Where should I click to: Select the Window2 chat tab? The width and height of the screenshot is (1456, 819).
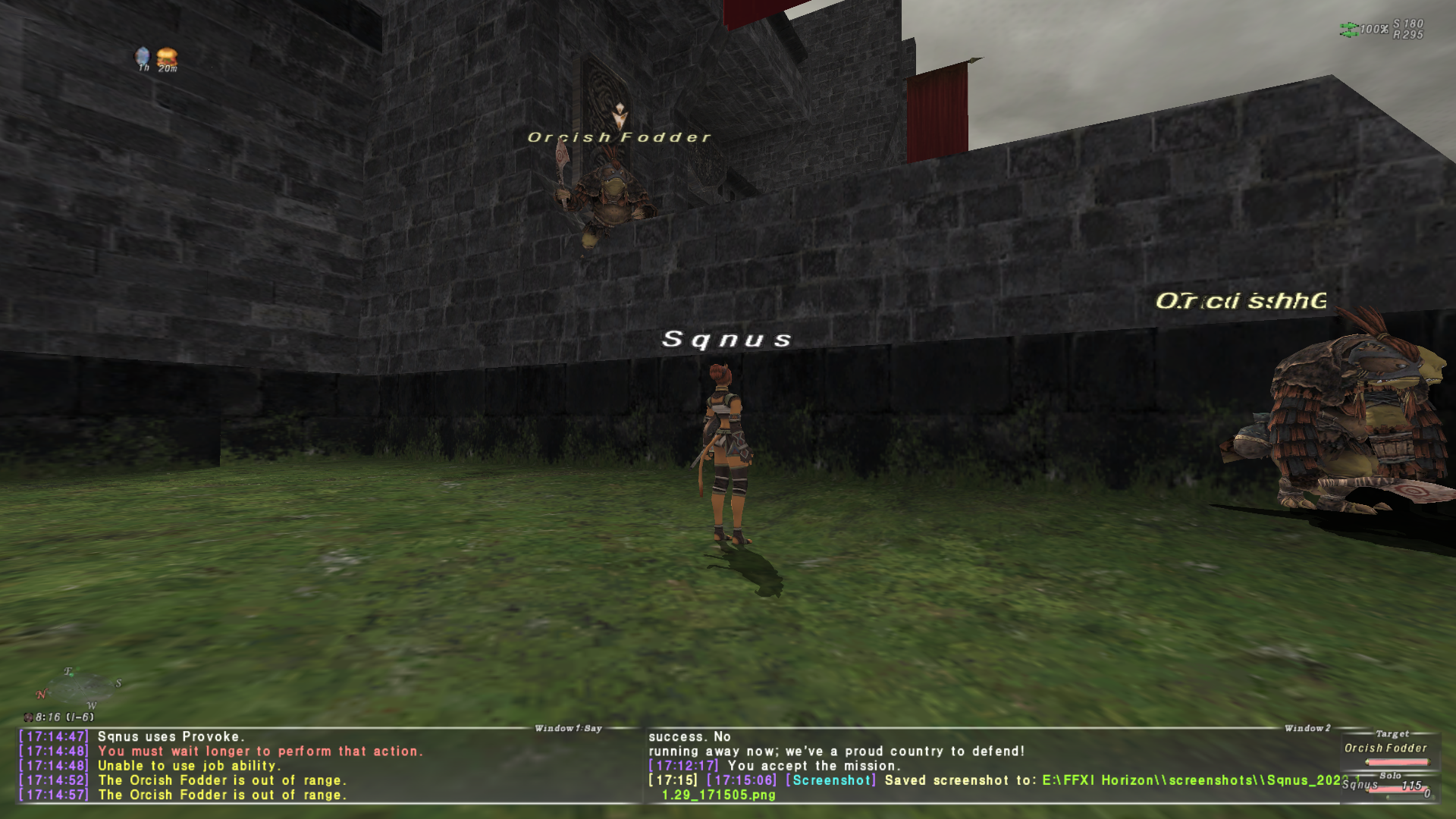(1309, 726)
